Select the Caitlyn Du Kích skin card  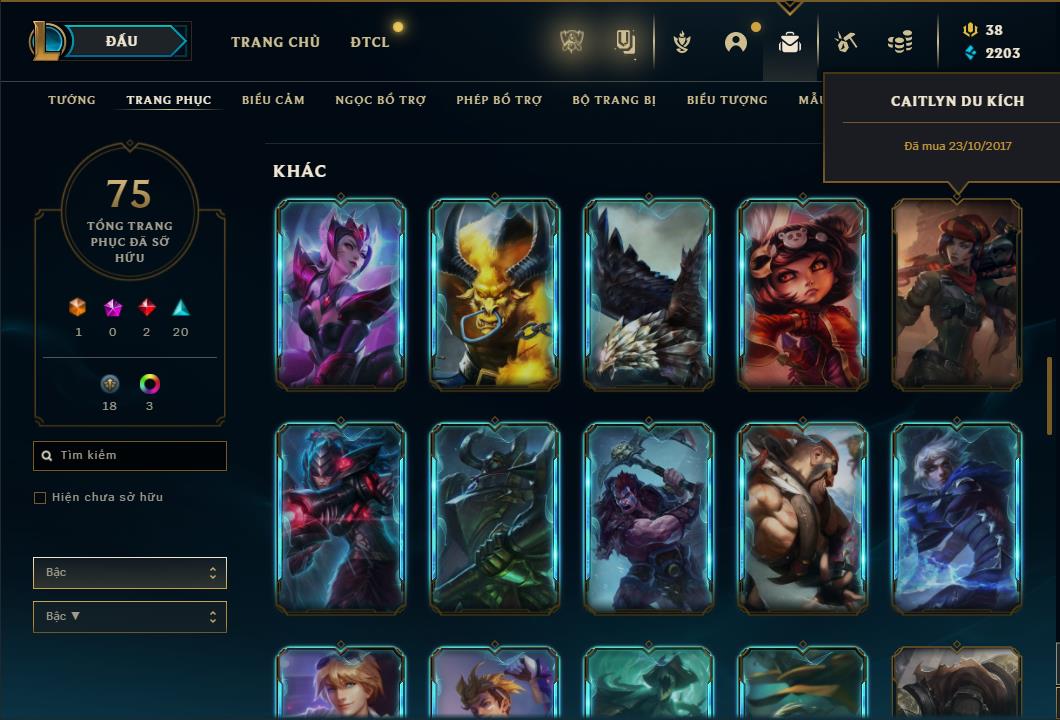pyautogui.click(x=957, y=294)
